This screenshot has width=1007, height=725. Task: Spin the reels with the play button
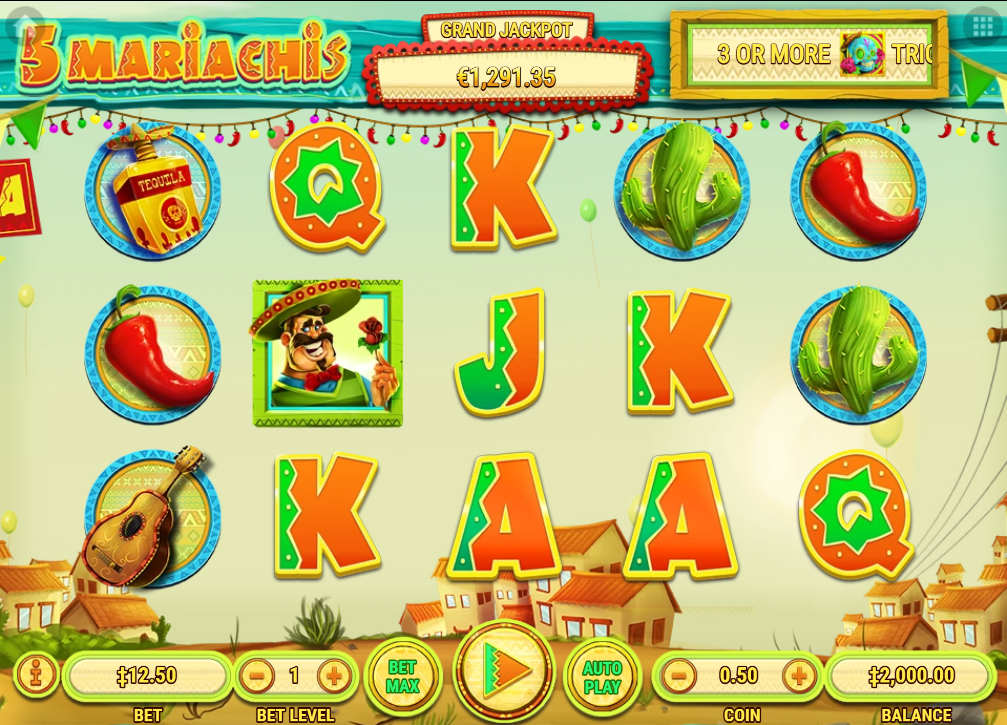(504, 671)
